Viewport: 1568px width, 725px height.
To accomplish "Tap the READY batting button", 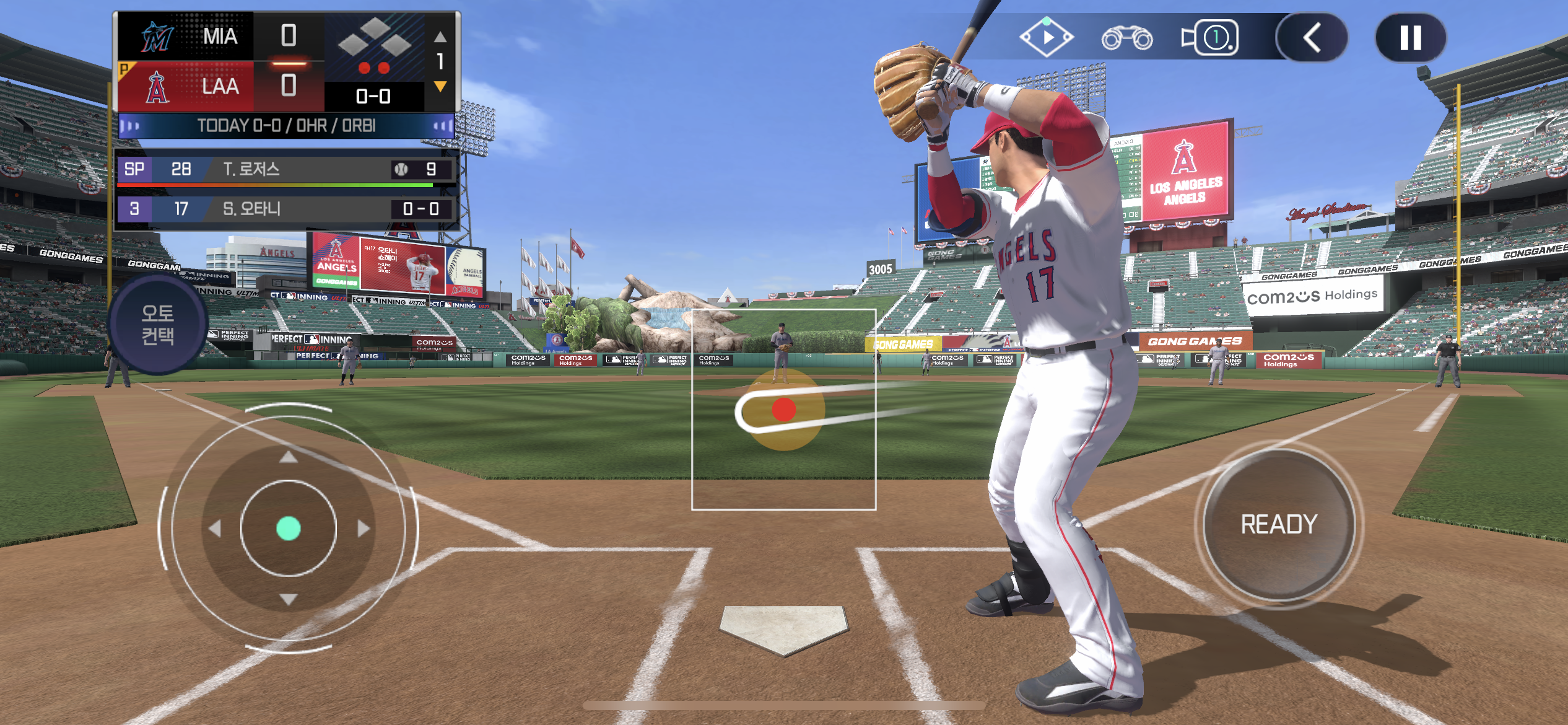I will click(x=1279, y=524).
